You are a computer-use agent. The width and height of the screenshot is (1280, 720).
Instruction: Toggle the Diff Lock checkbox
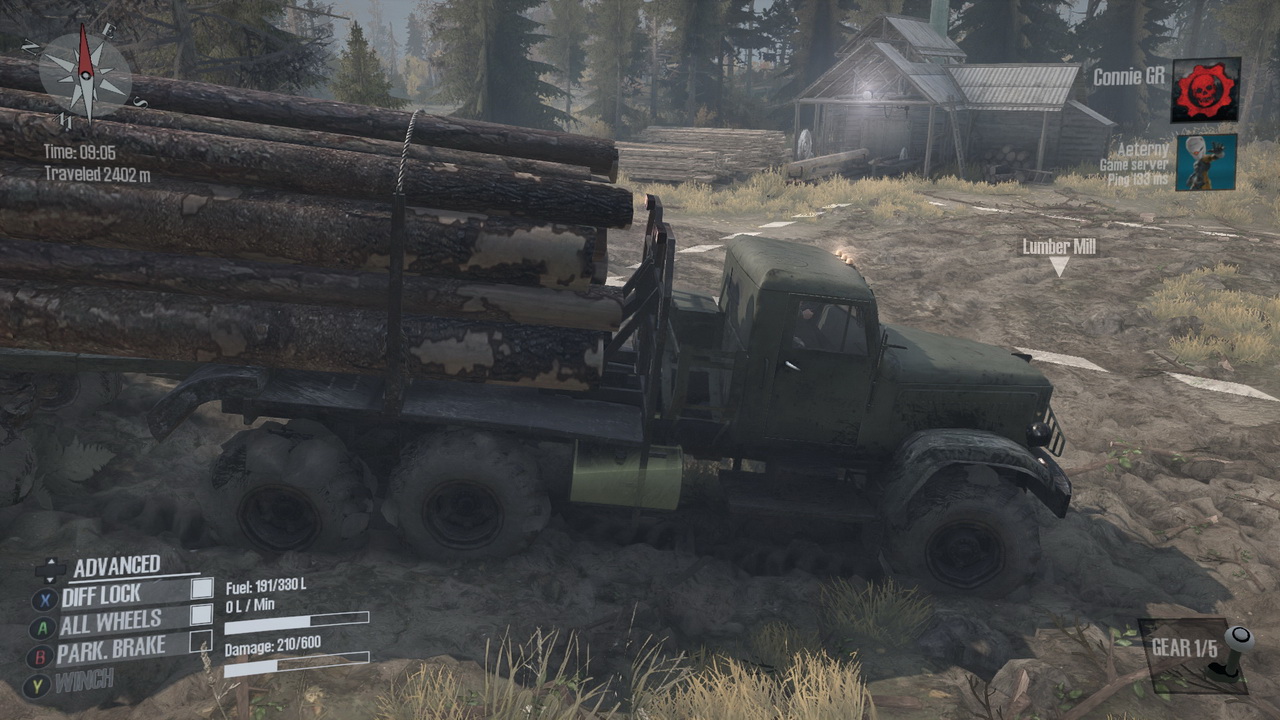tap(202, 589)
